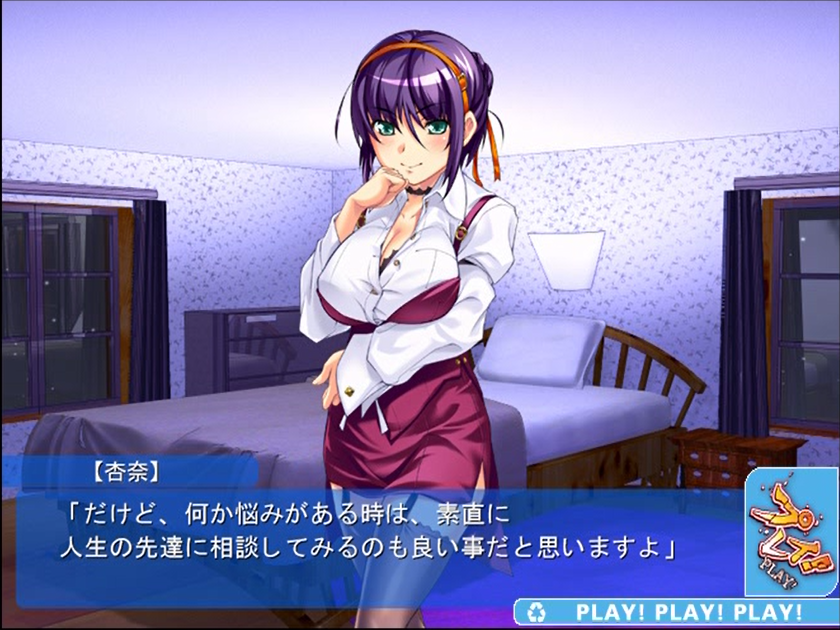Select the PLAY! PLAY! PLAY! banner
Screen dimensions: 840x630
click(688, 612)
